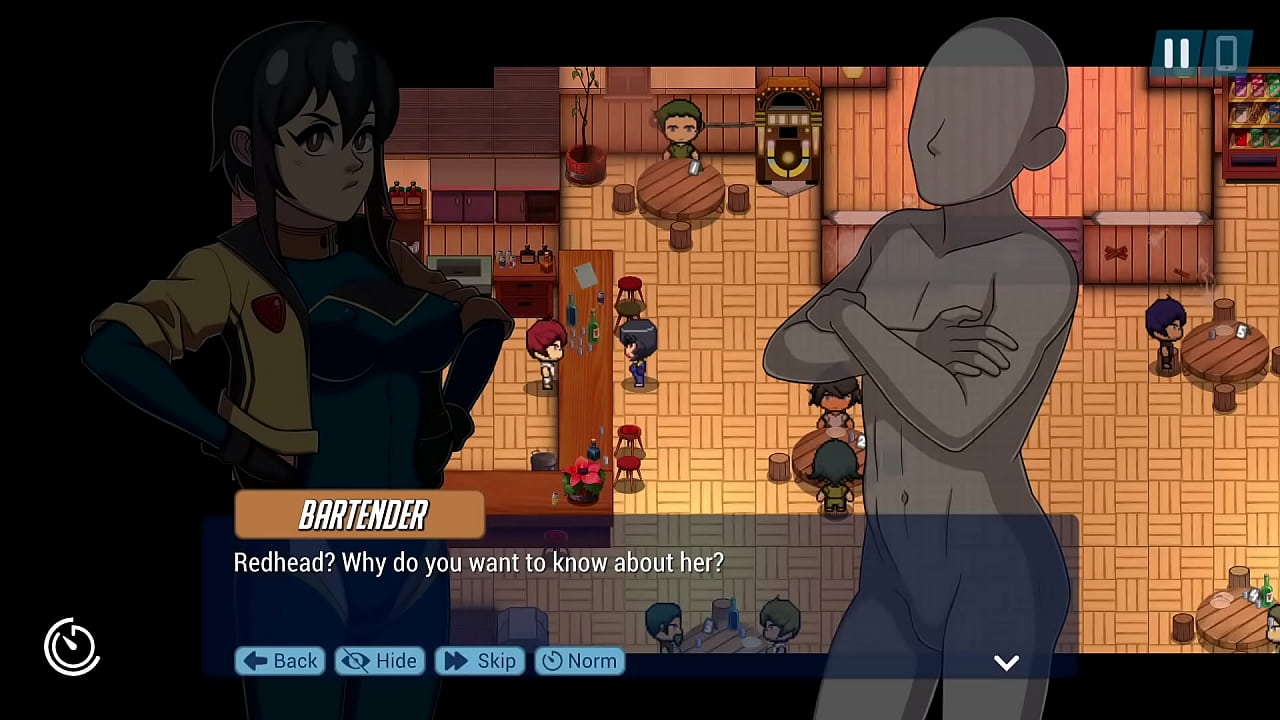This screenshot has width=1280, height=720.
Task: Click the Bartender name plate
Action: (x=359, y=515)
